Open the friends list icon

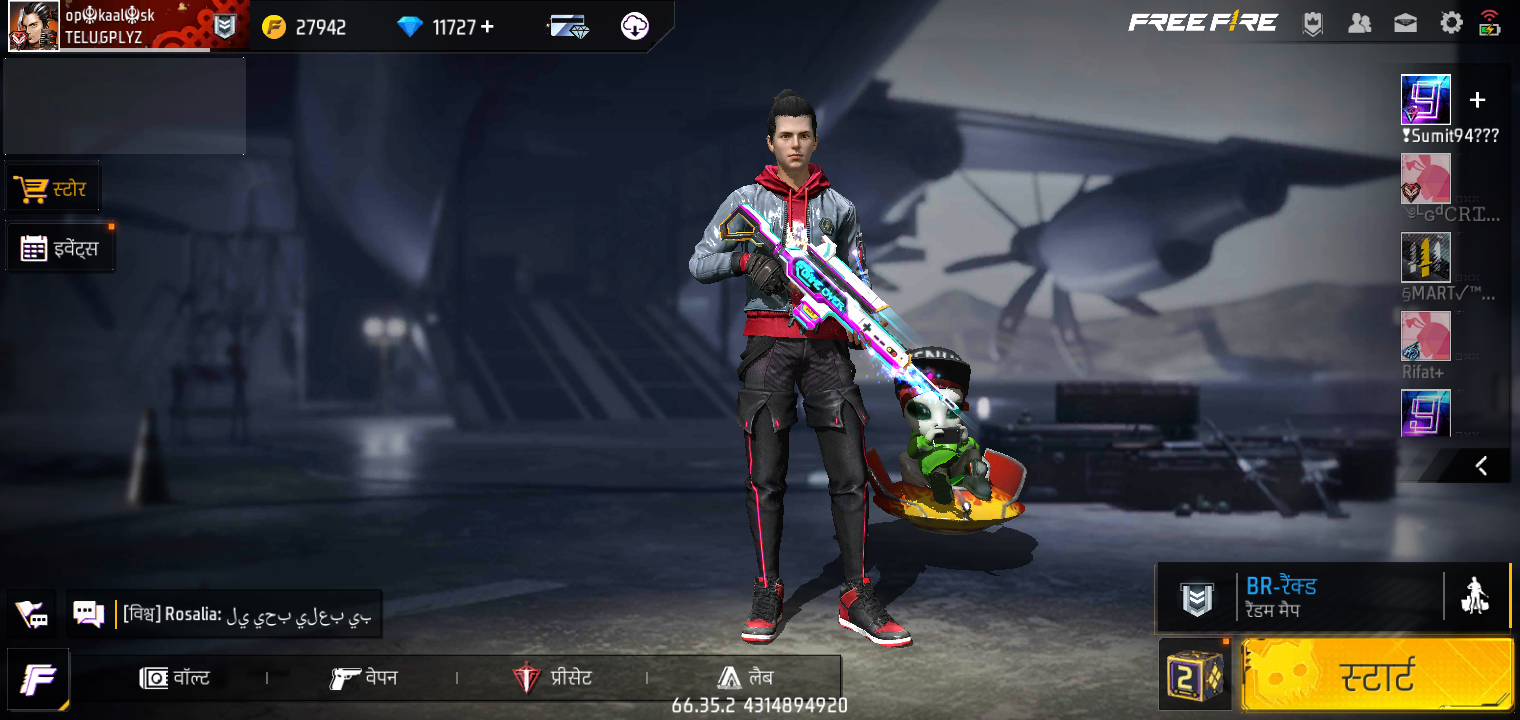(1359, 23)
